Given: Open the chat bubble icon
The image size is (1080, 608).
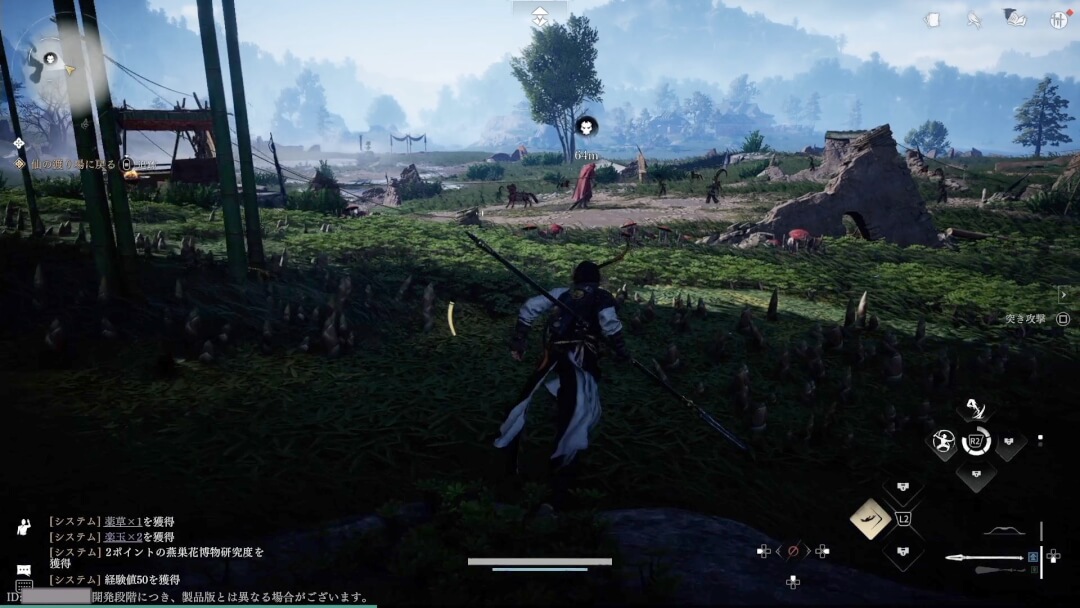Looking at the screenshot, I should (23, 570).
